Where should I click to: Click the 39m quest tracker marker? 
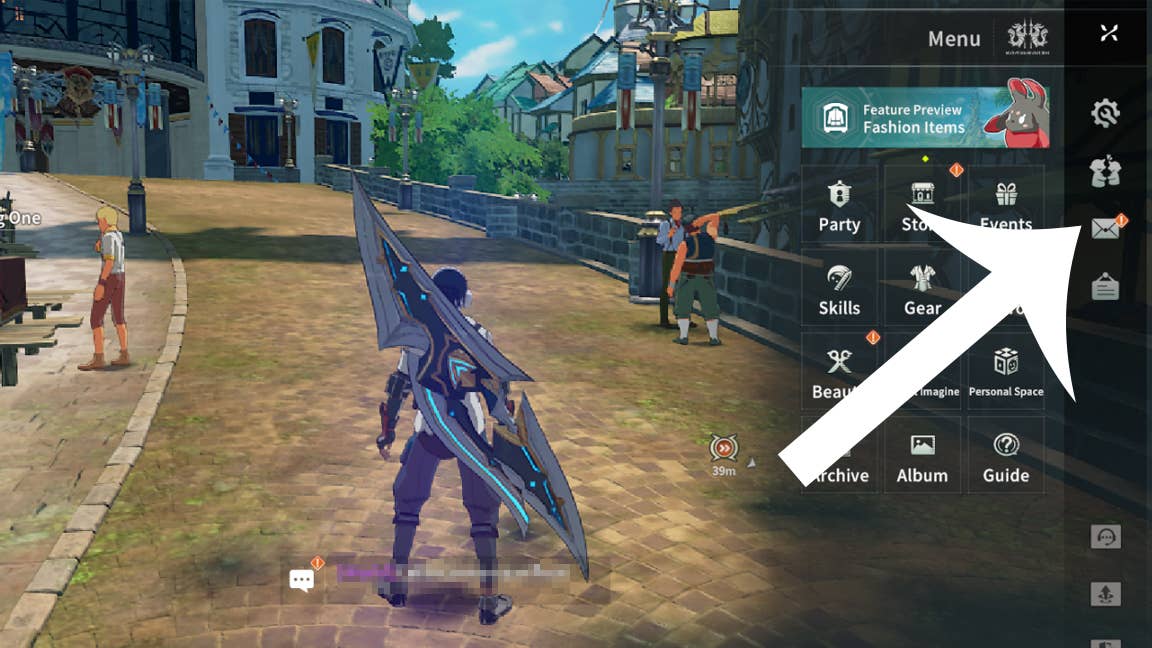(723, 449)
